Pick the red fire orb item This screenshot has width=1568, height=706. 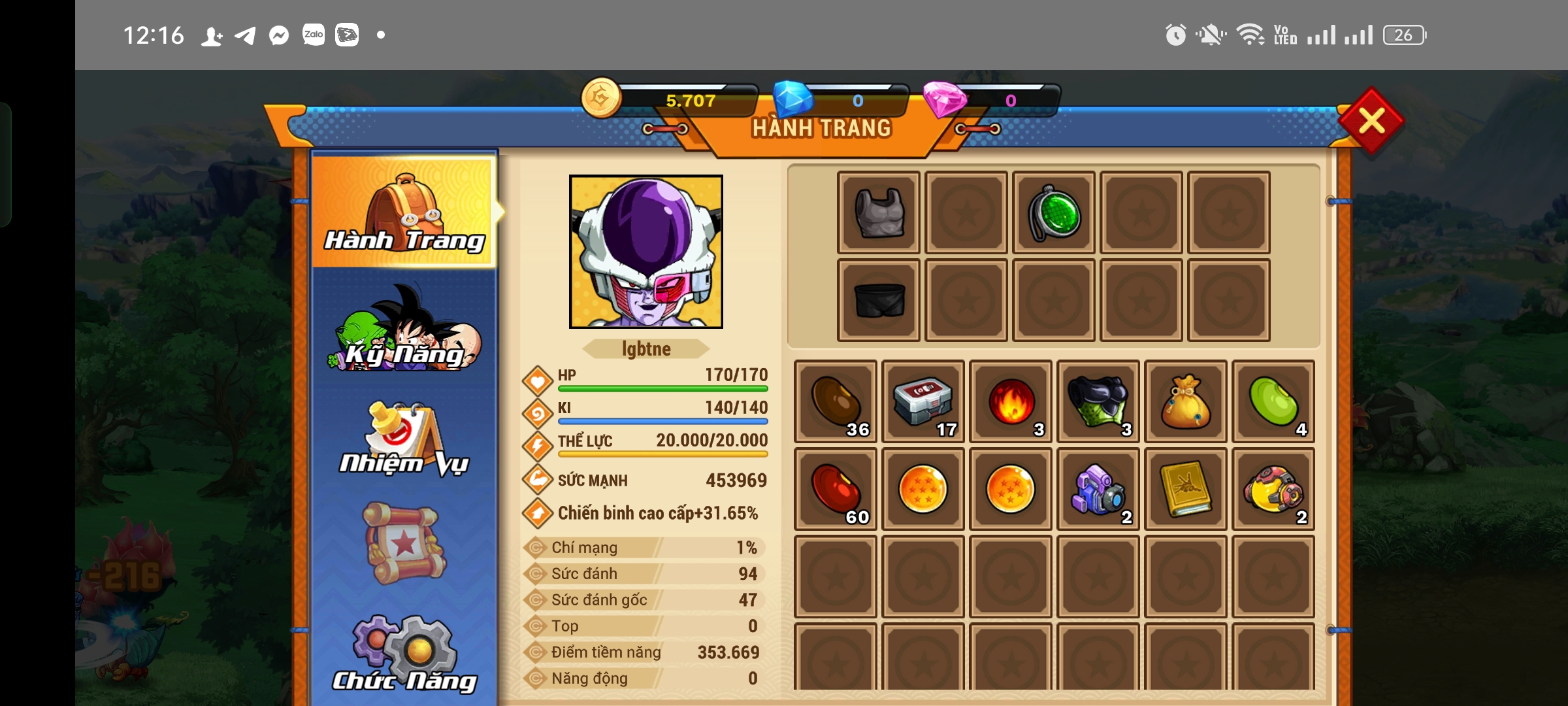(x=1011, y=401)
